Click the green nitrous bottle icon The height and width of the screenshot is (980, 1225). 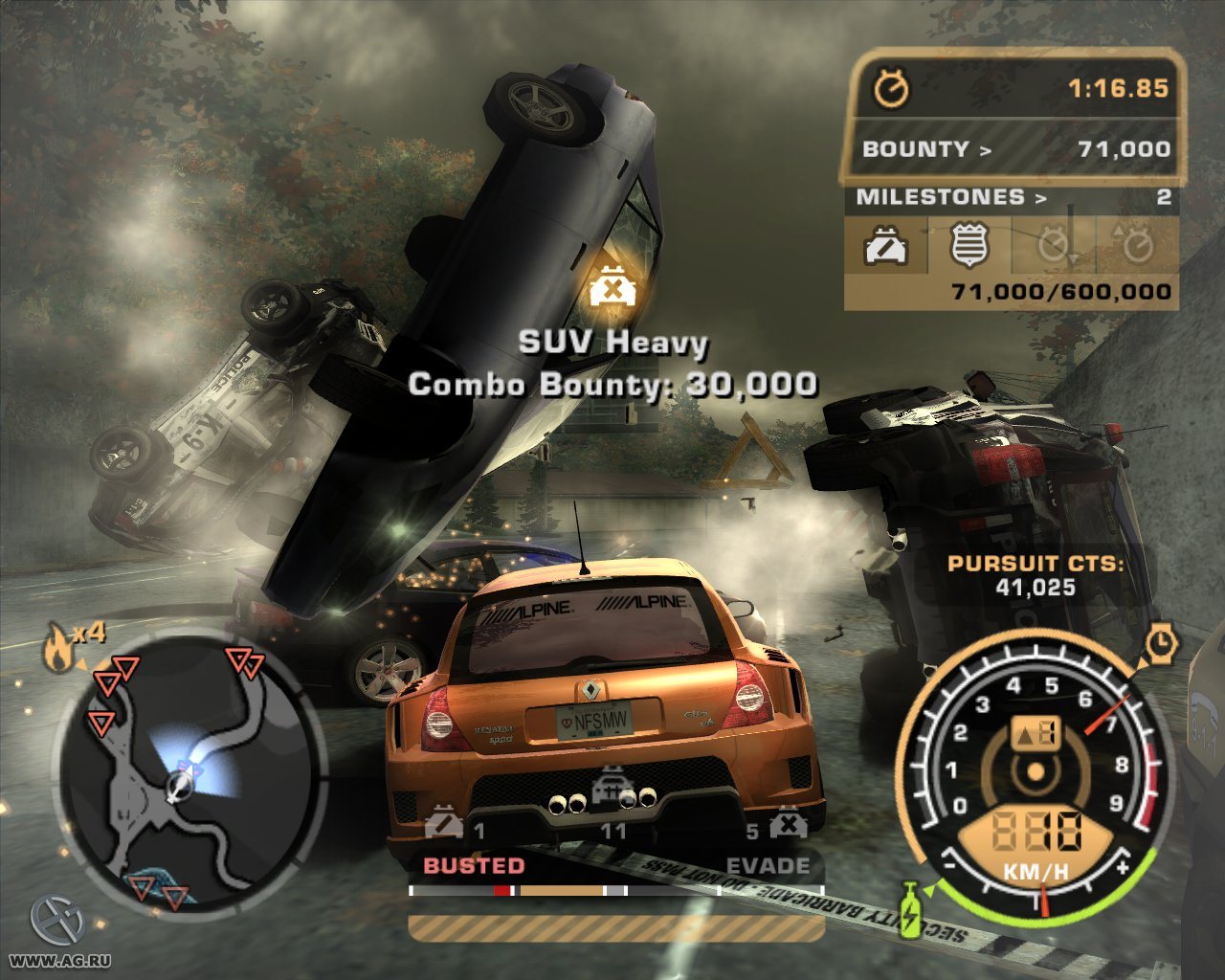tap(908, 907)
